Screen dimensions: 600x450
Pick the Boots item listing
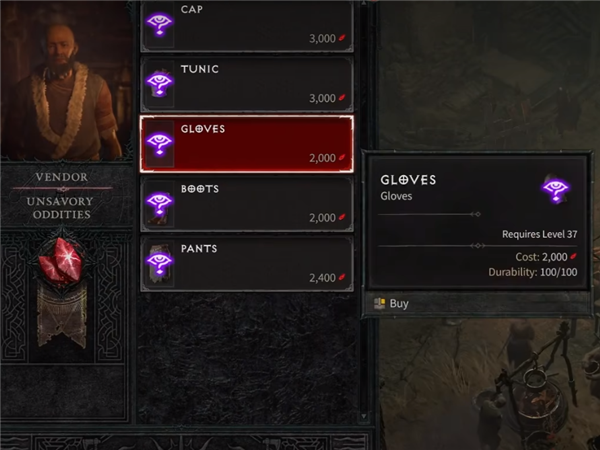tap(246, 204)
